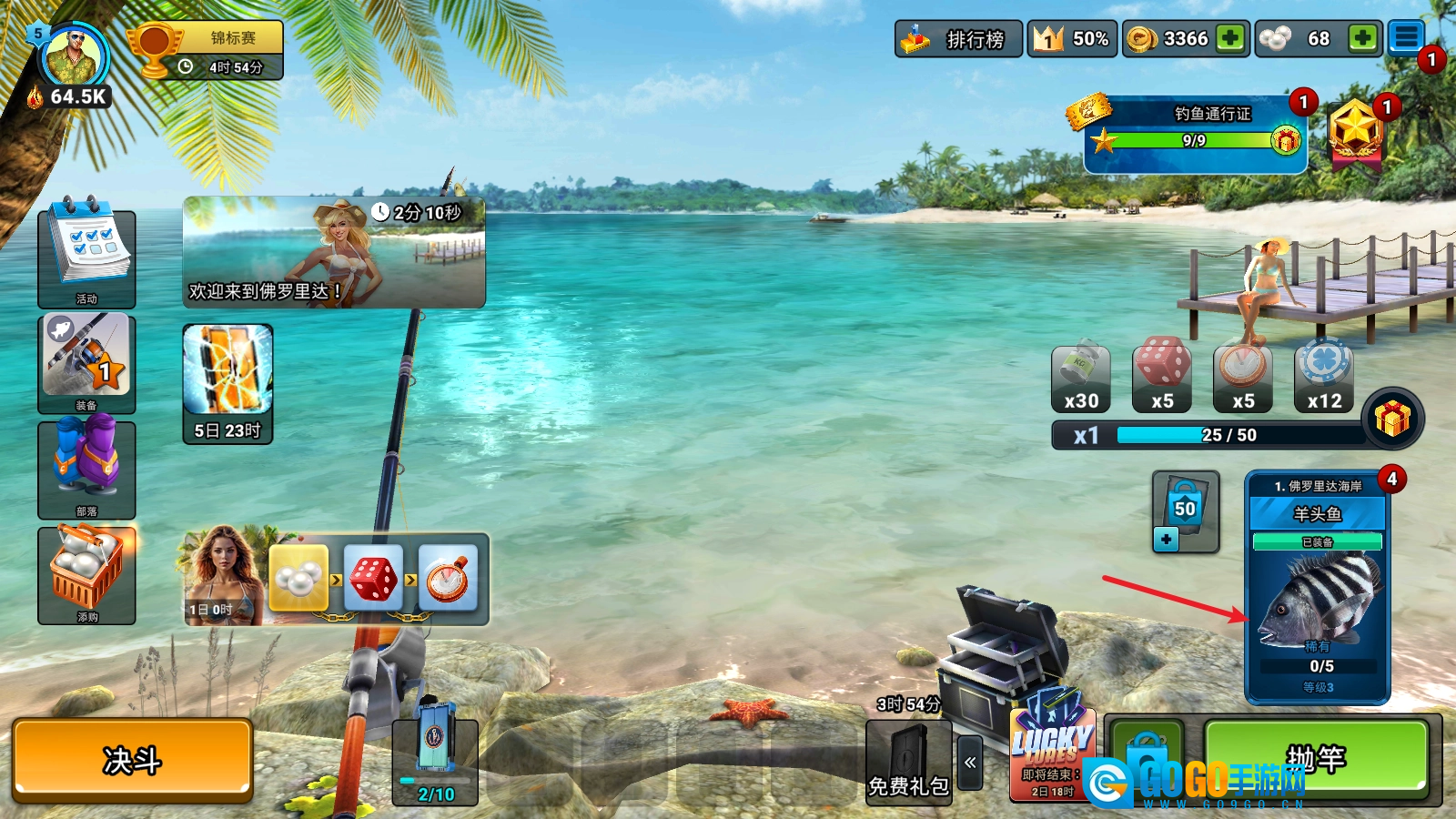The image size is (1456, 819).
Task: Claim the 免费礼包 free gift pack
Action: (x=908, y=762)
